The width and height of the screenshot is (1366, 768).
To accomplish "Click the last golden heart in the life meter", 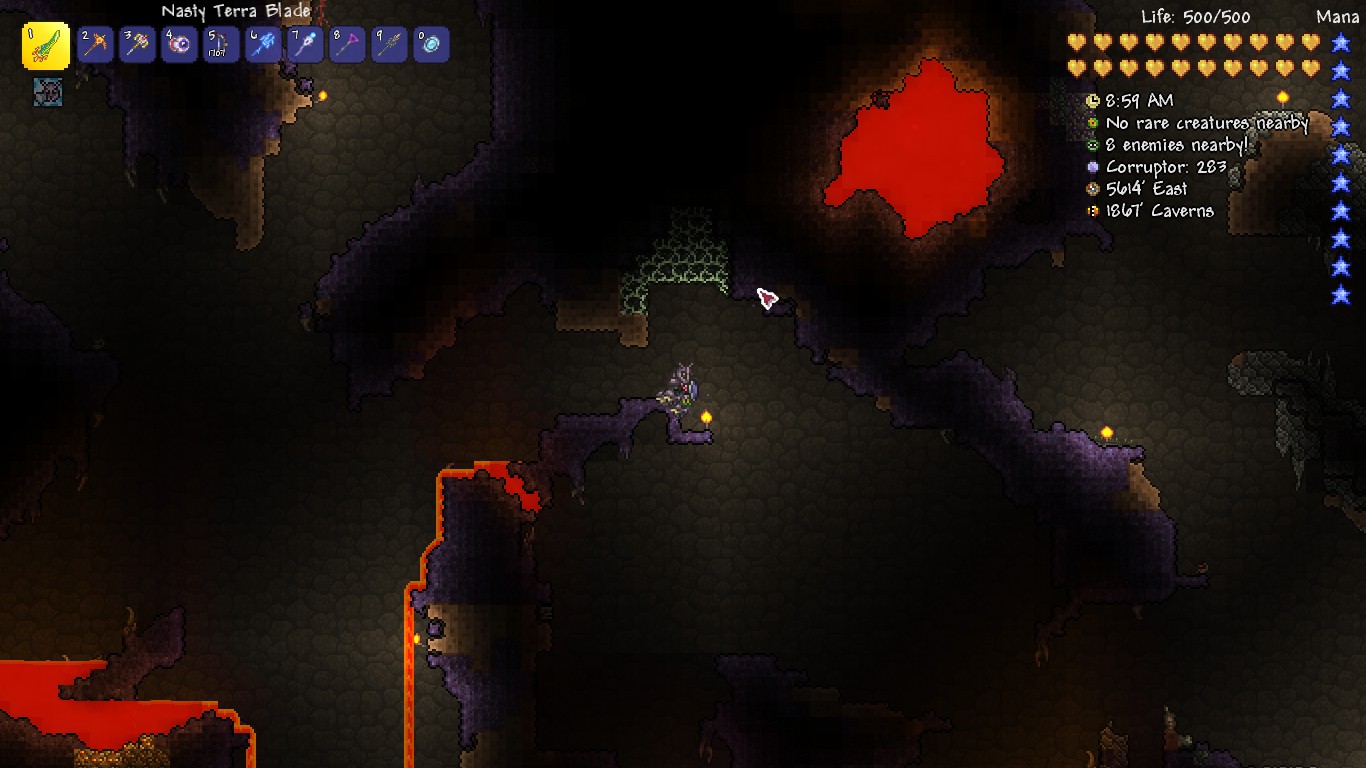I will (x=1311, y=65).
